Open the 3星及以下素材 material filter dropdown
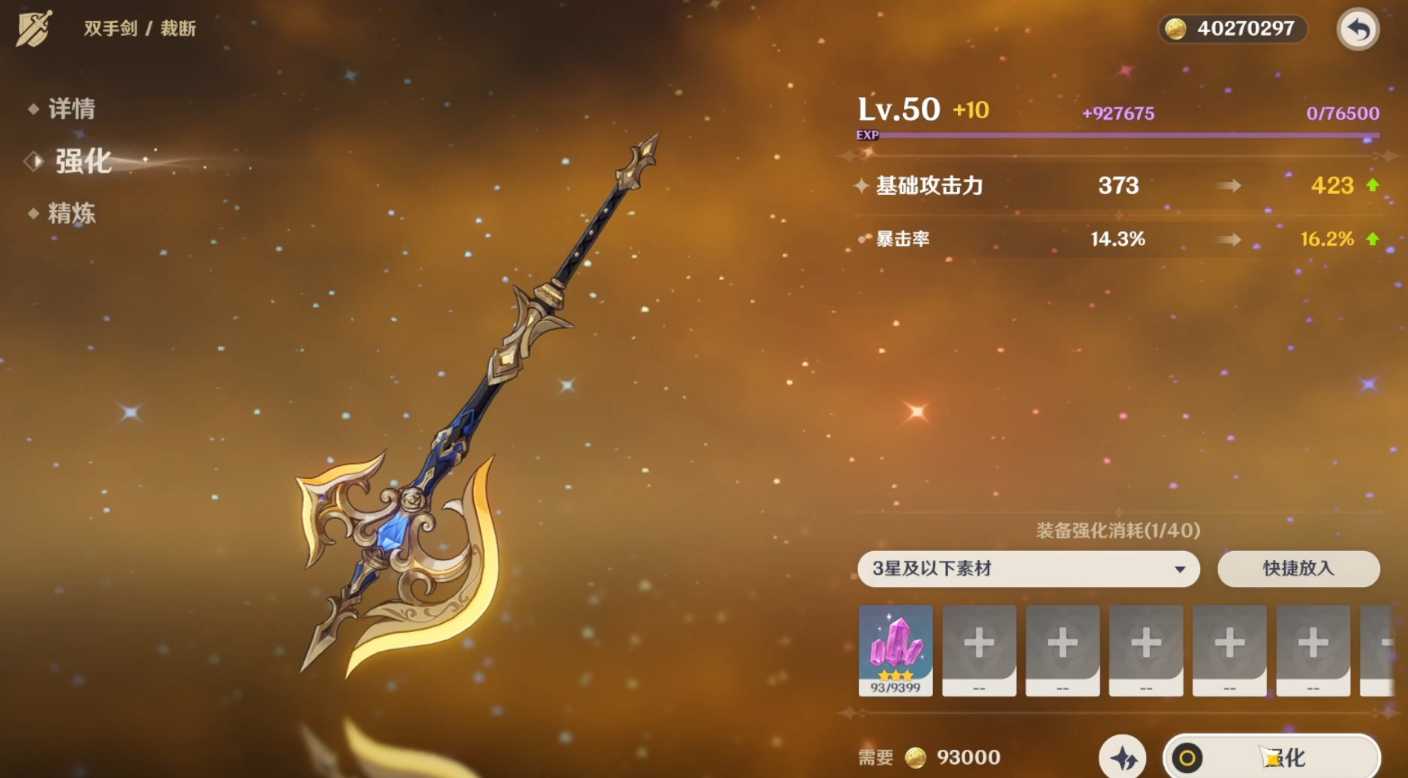Image resolution: width=1408 pixels, height=778 pixels. pos(1028,569)
